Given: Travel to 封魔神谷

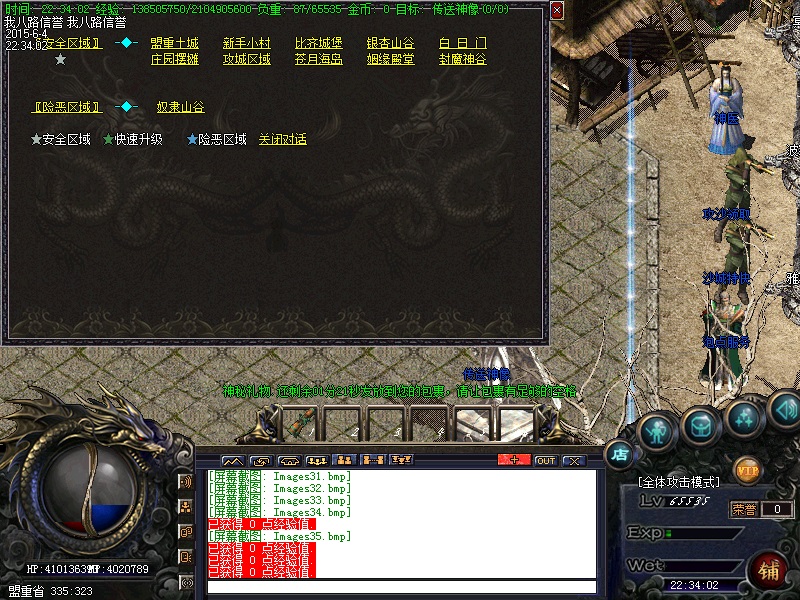Looking at the screenshot, I should [462, 59].
